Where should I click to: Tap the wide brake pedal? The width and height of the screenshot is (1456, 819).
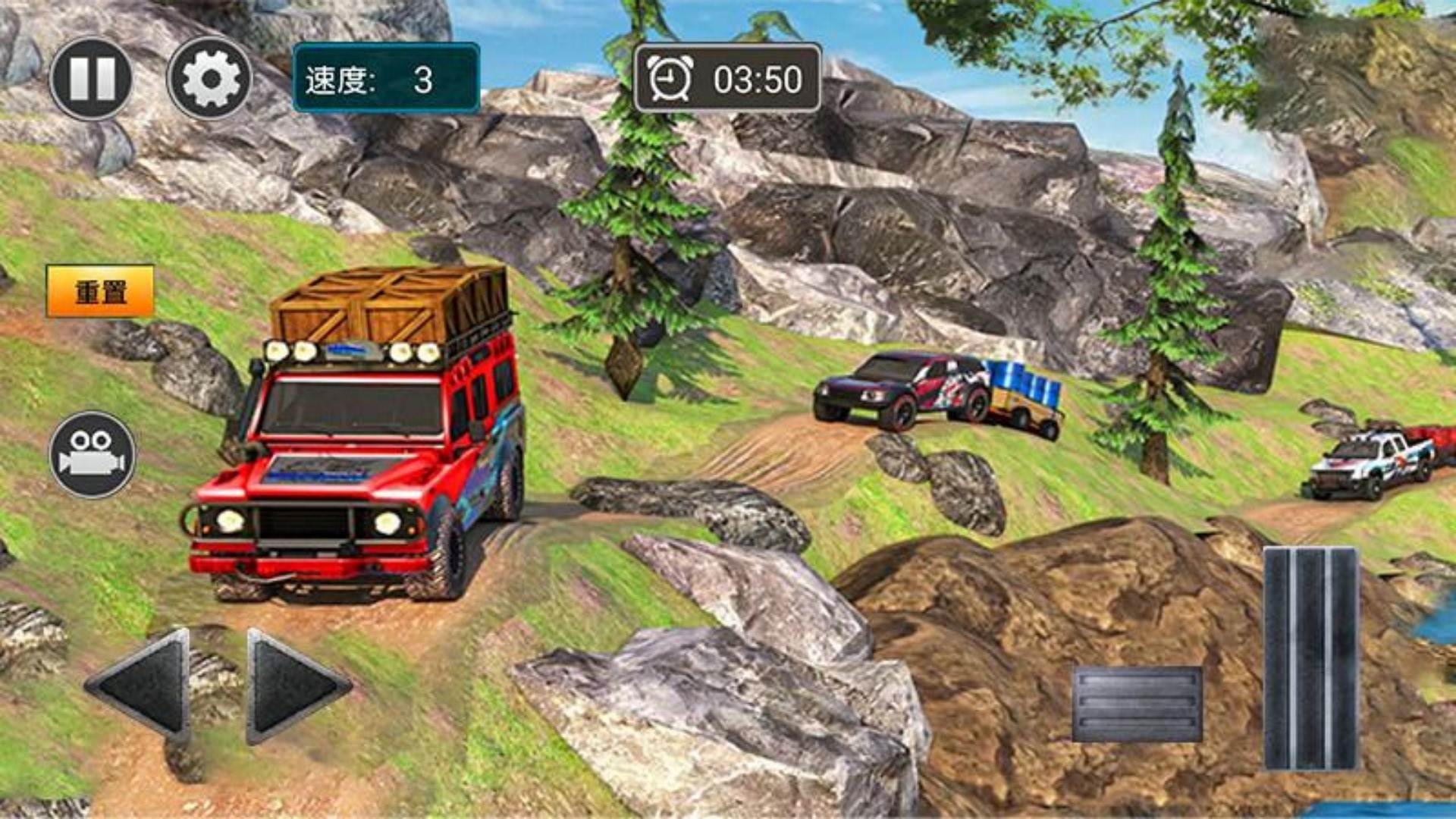[x=1137, y=704]
